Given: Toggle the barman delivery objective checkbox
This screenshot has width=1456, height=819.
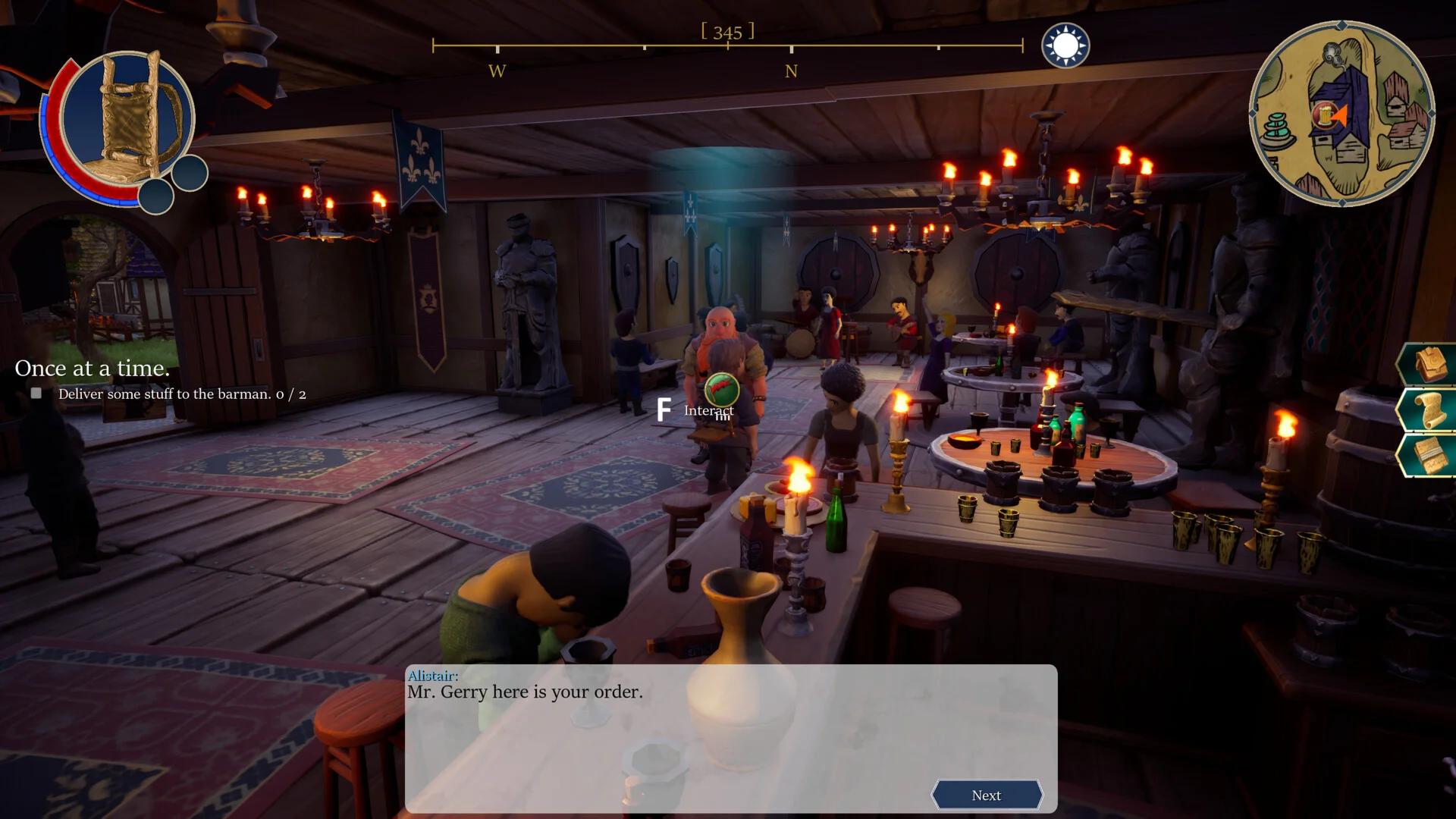Looking at the screenshot, I should click(36, 394).
